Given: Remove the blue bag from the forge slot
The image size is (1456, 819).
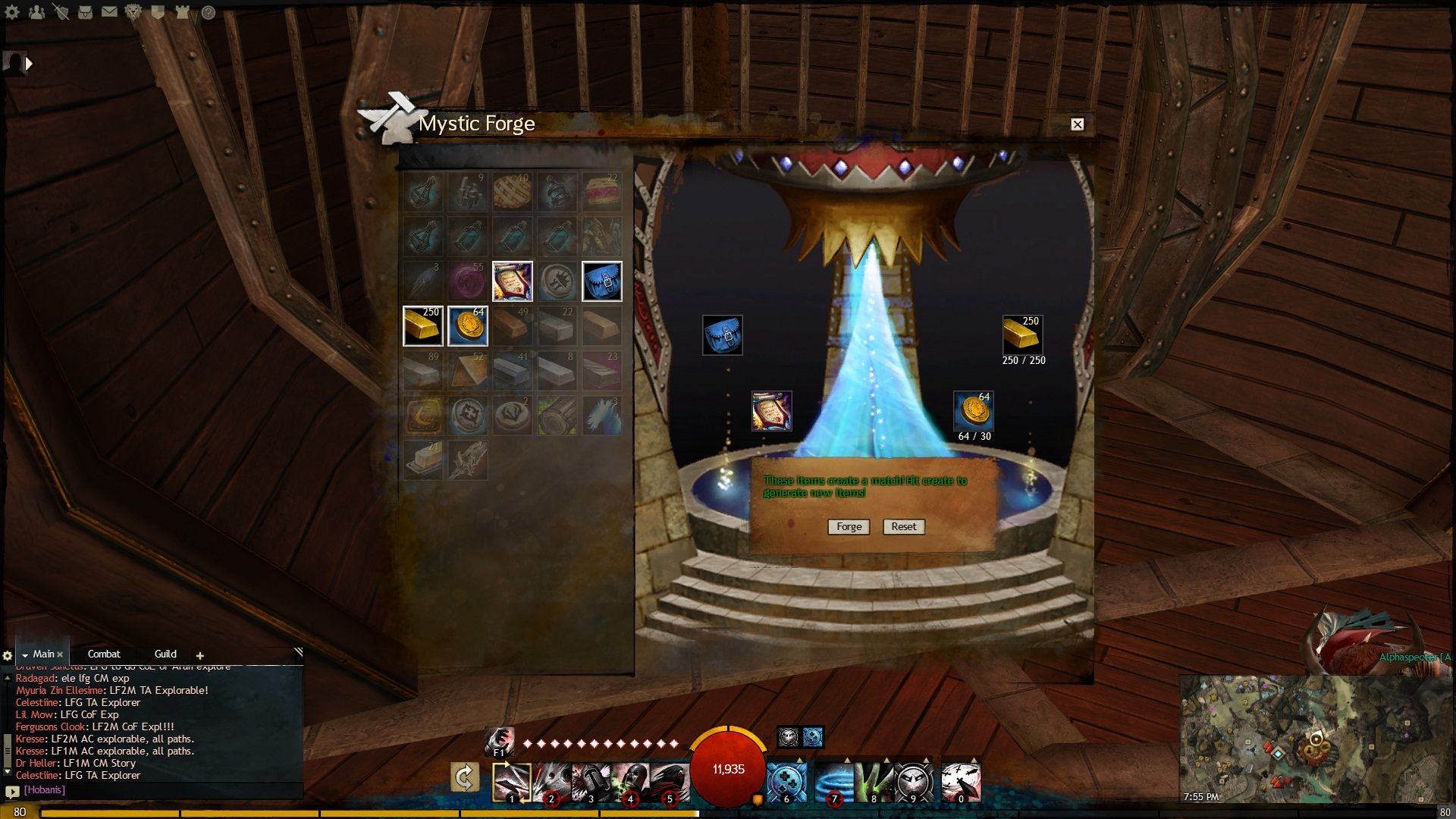Looking at the screenshot, I should (x=722, y=335).
